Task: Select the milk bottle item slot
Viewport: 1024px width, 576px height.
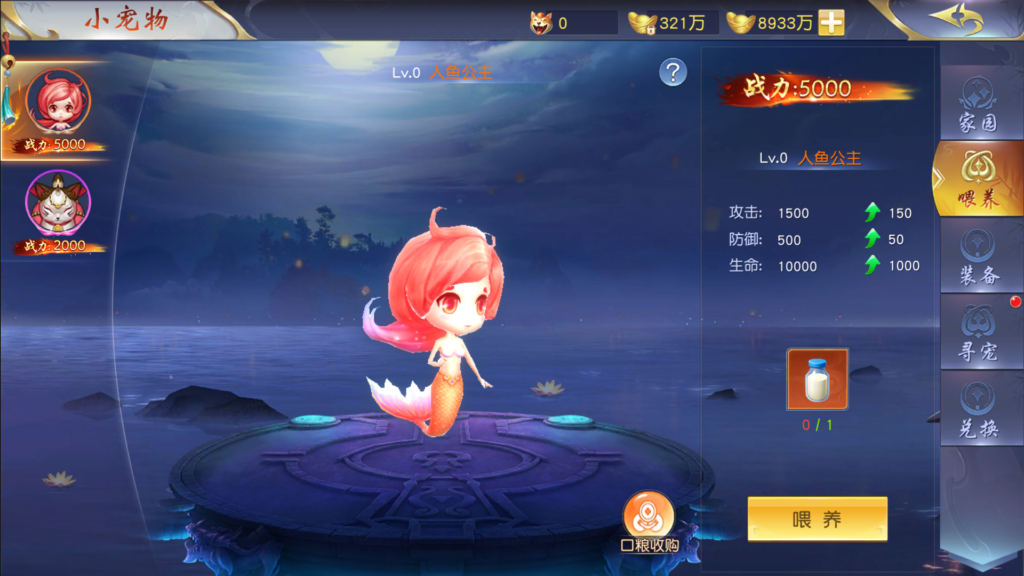Action: point(817,379)
